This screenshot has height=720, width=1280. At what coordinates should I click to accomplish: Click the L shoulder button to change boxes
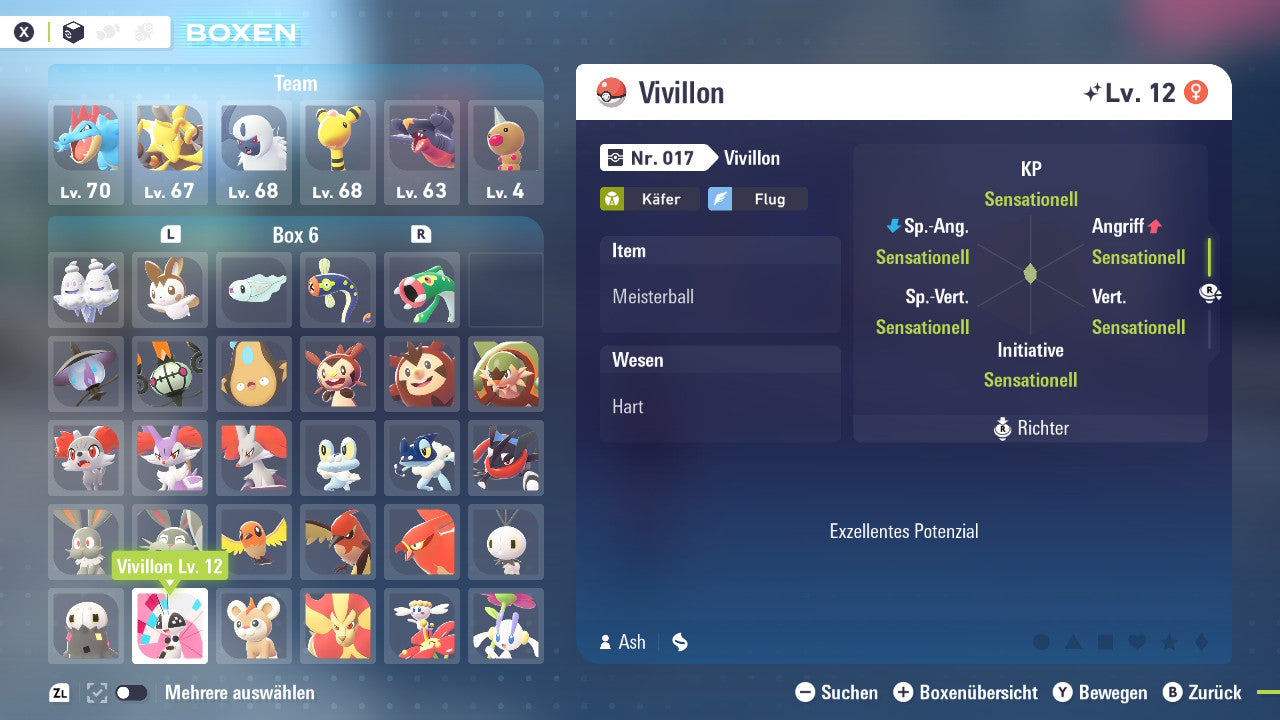point(170,235)
